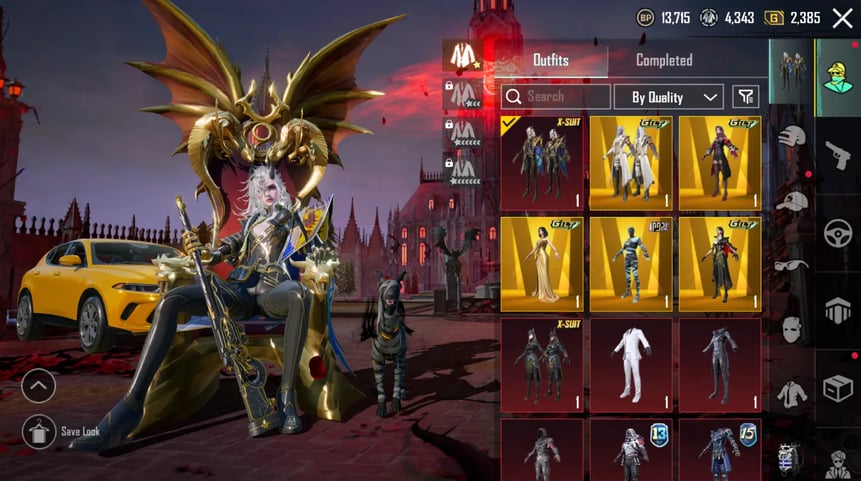Select the equipped X-Suit with checkmark
Screen dimensions: 861x481
[x=541, y=163]
